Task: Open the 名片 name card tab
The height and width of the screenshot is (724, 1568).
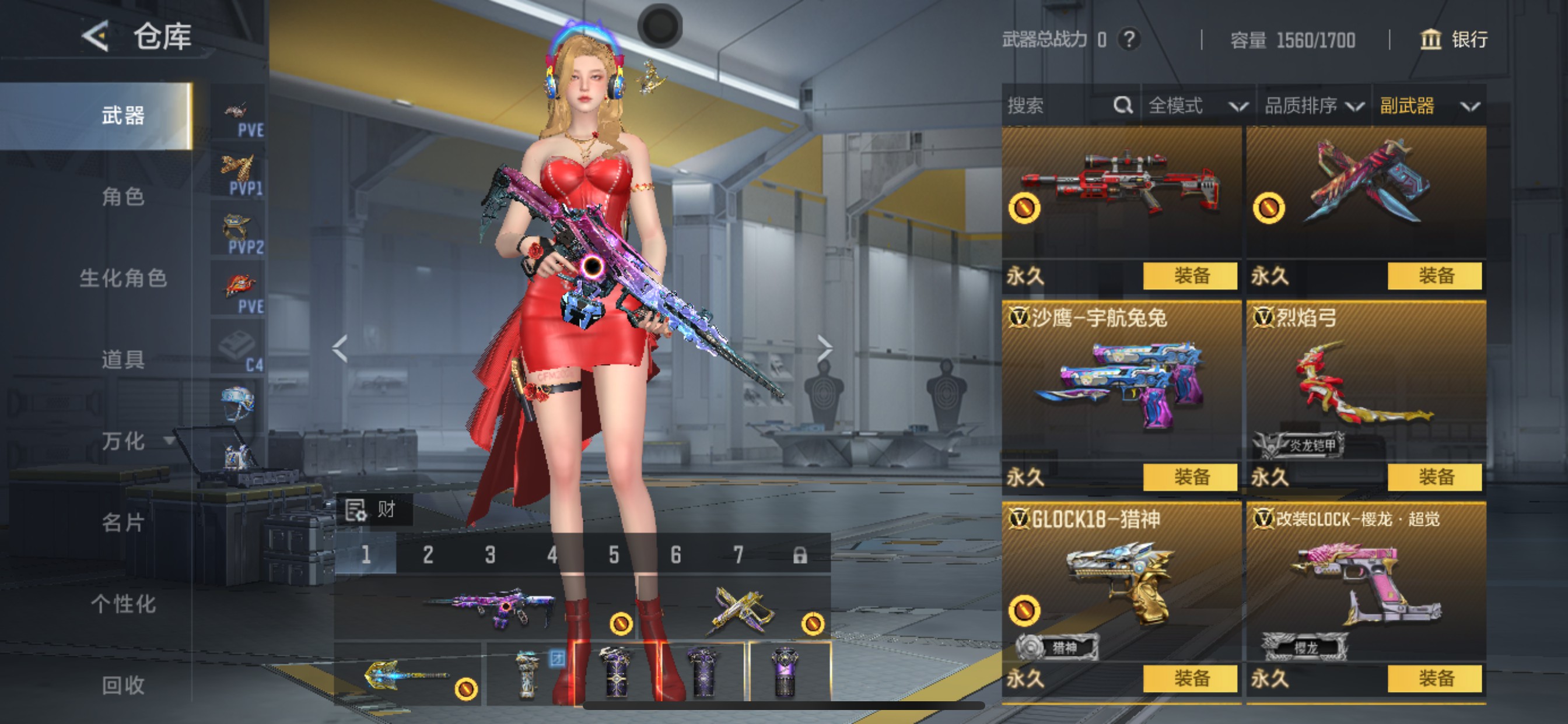Action: coord(123,522)
